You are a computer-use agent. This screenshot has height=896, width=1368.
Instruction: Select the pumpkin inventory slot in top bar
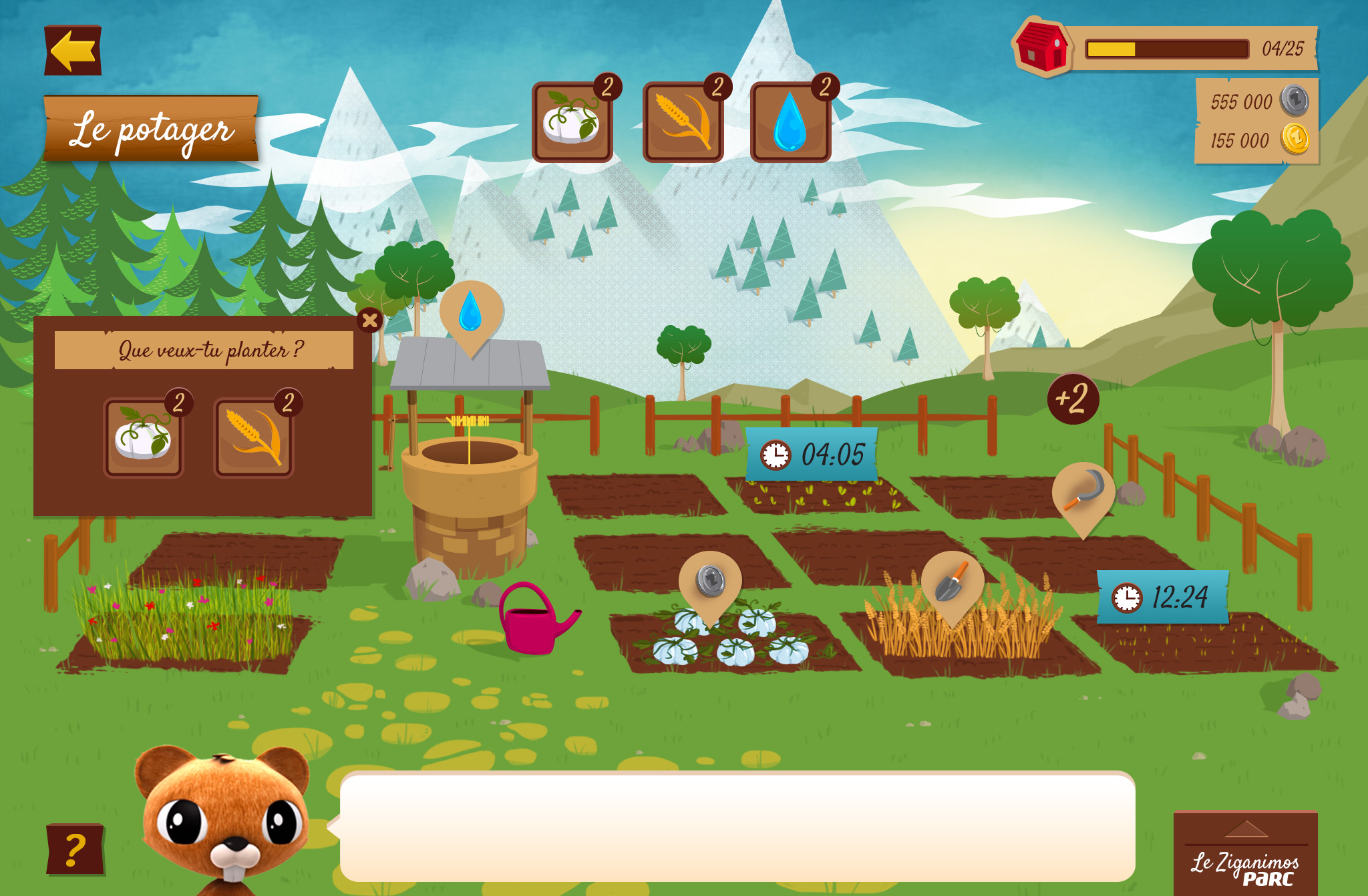tap(572, 122)
